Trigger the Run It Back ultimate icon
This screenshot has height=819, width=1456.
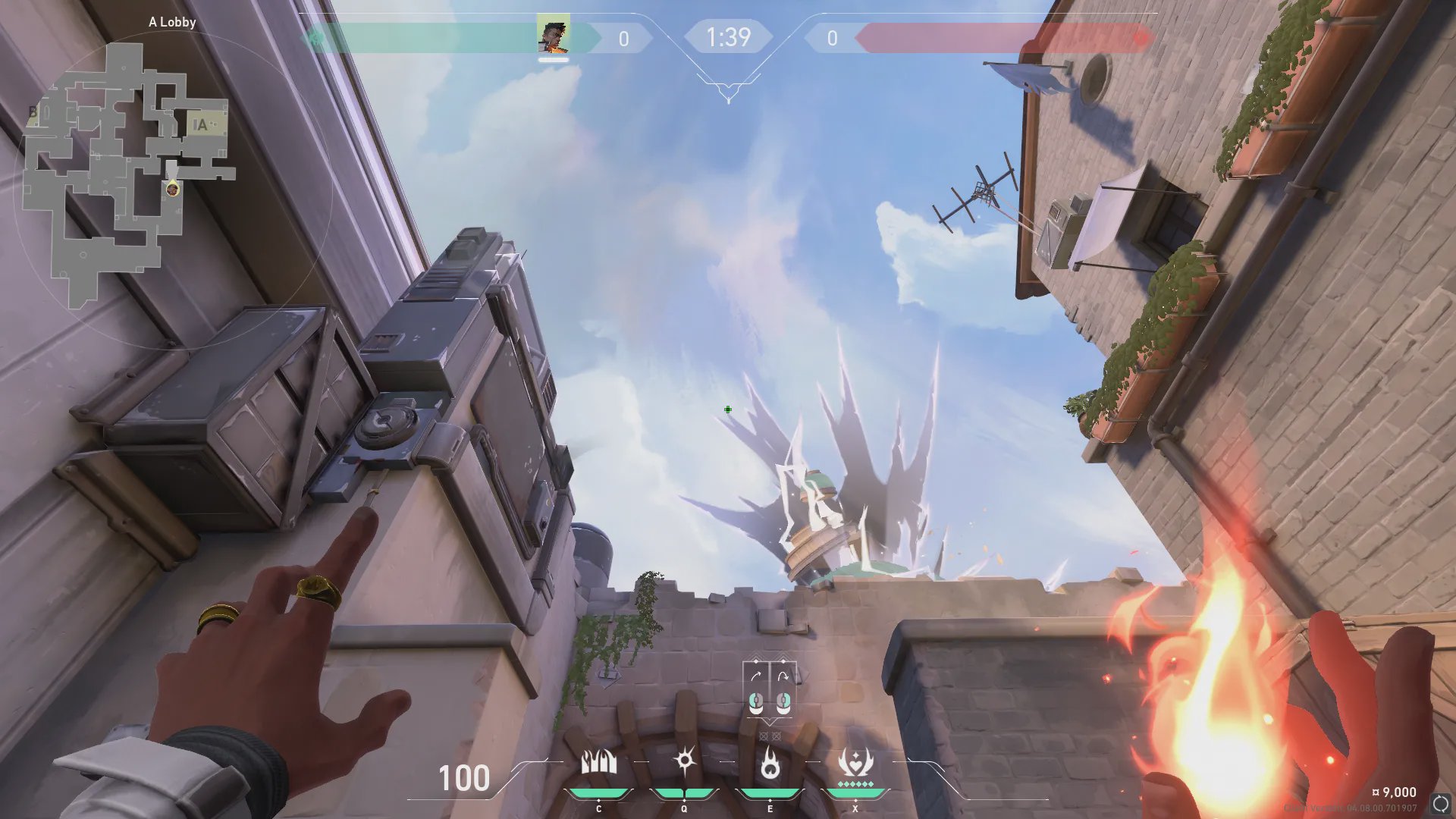[855, 763]
